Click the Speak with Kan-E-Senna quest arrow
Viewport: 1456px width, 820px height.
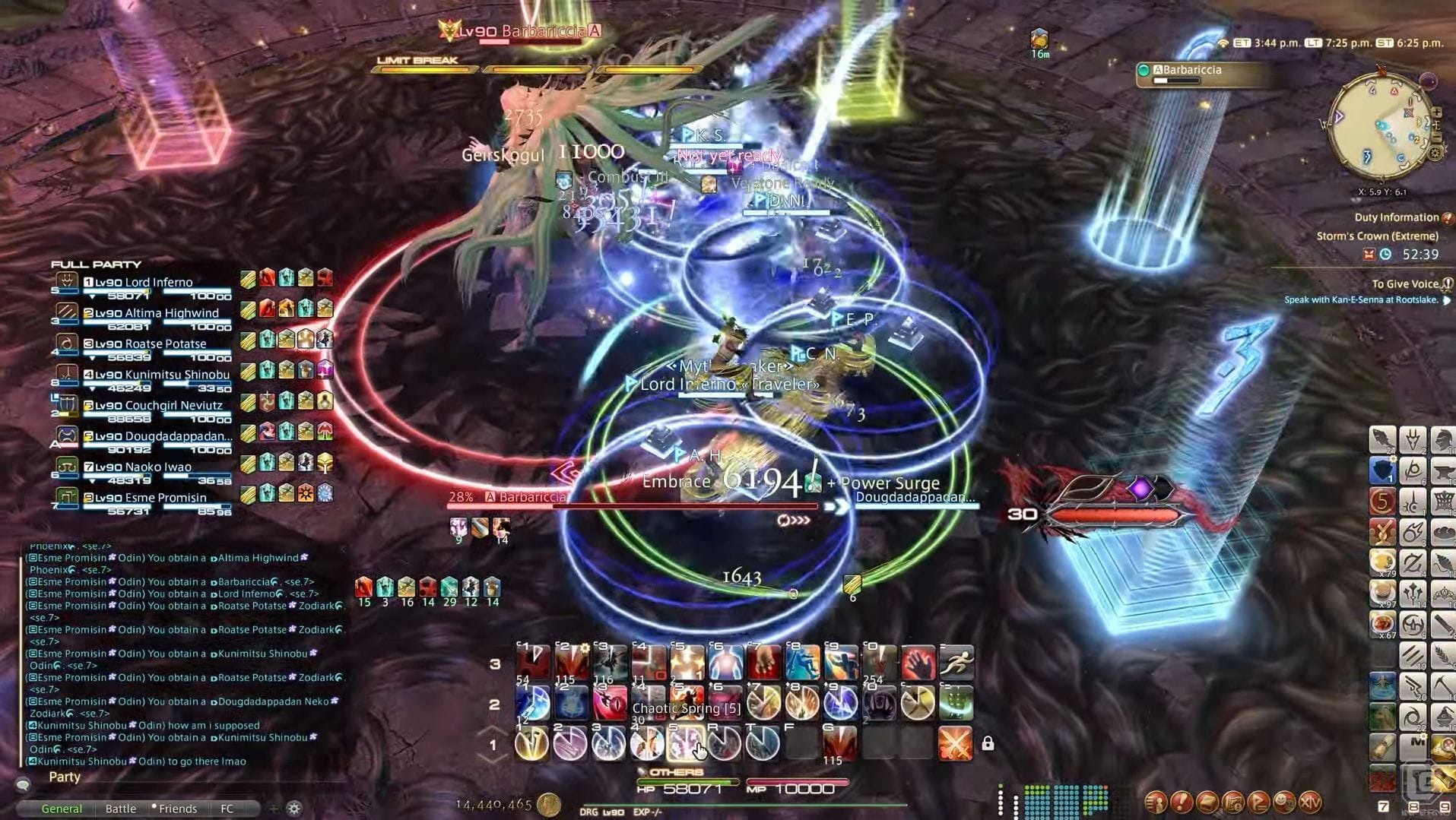point(1447,299)
